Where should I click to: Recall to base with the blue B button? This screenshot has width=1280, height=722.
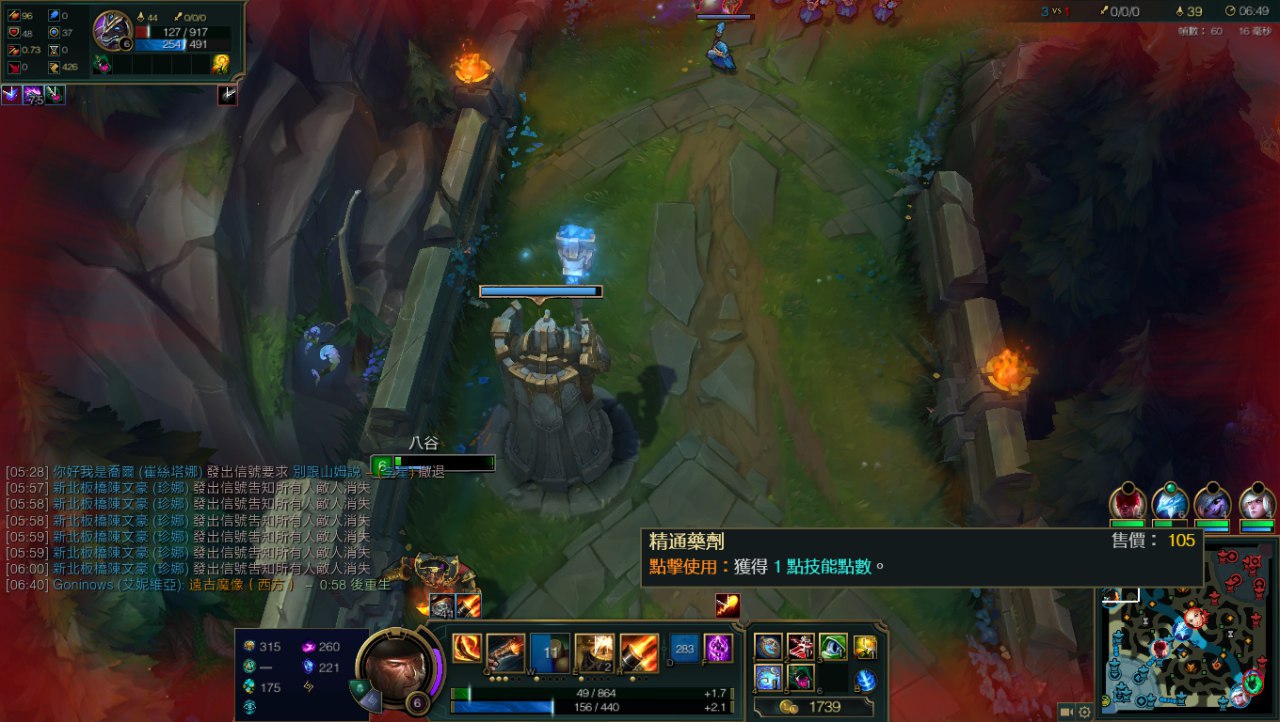(866, 680)
